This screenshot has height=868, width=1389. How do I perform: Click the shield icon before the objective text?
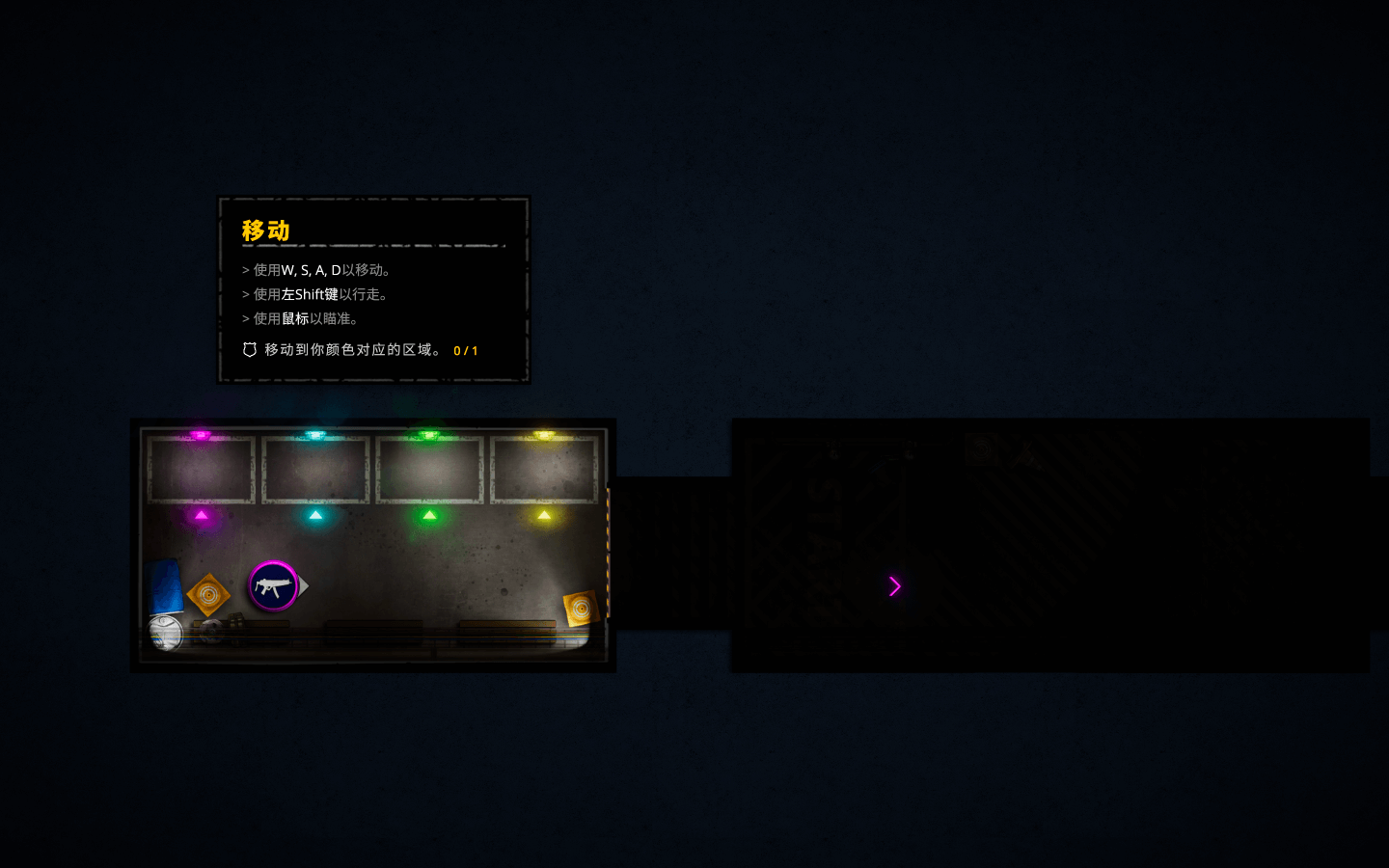tap(249, 350)
